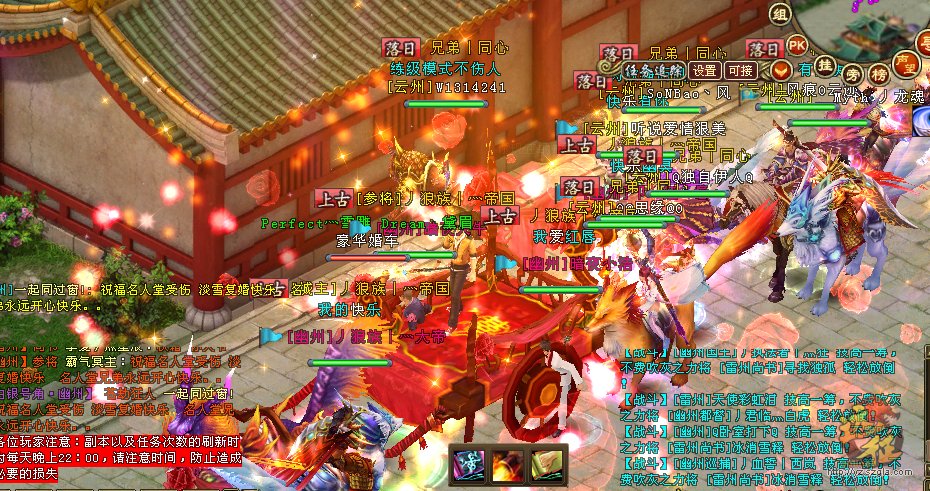Image resolution: width=930 pixels, height=491 pixels.
Task: Activate the fire skill icon
Action: (508, 462)
